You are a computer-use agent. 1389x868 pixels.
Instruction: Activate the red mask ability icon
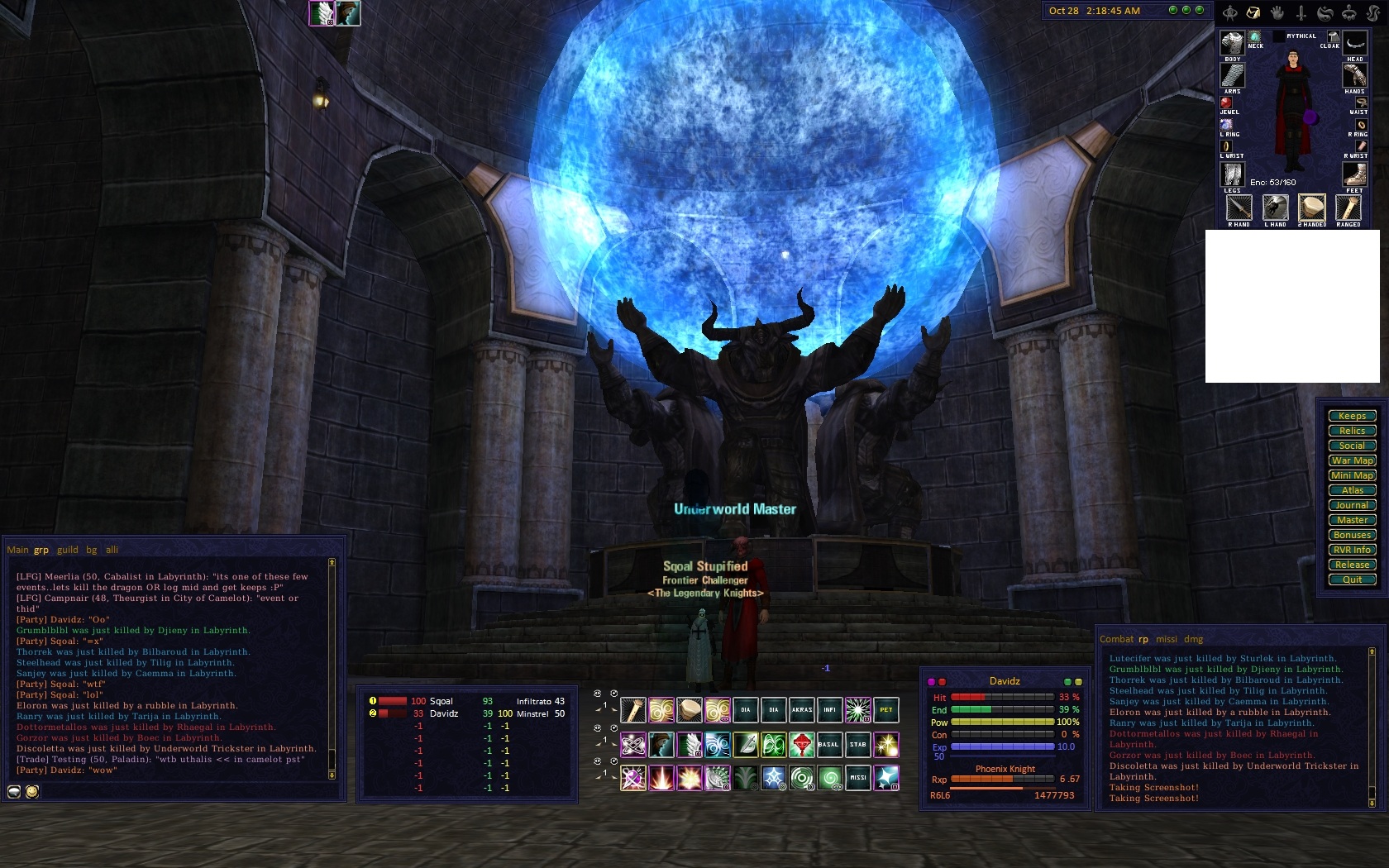(x=801, y=745)
